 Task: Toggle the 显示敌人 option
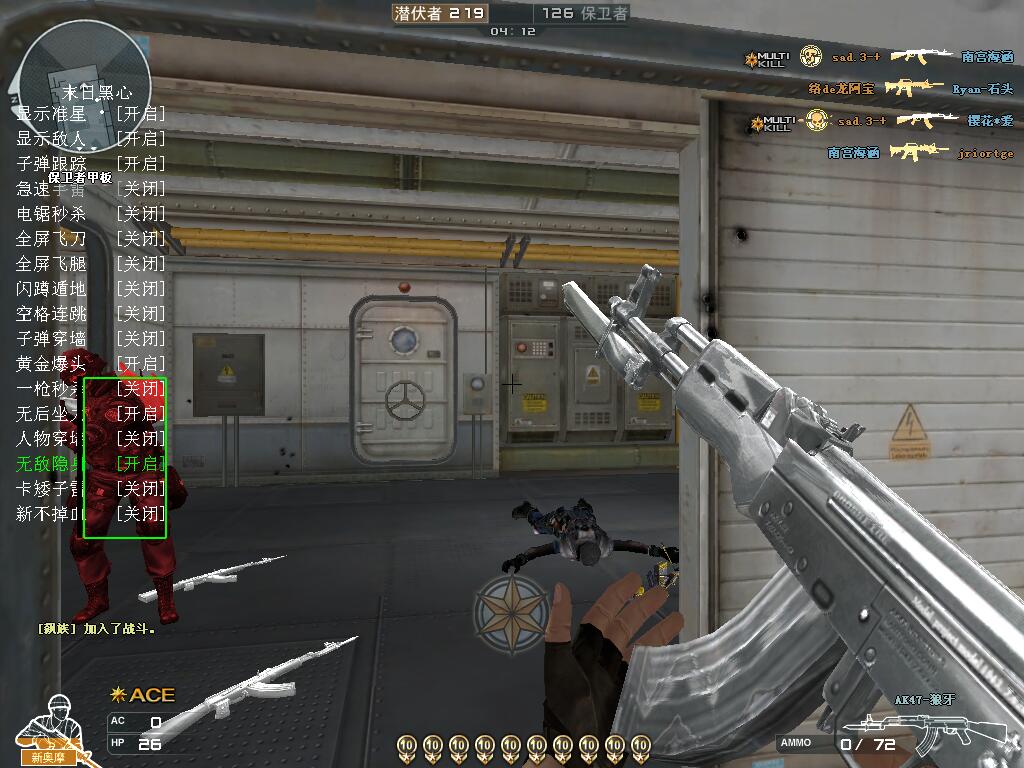click(x=90, y=138)
